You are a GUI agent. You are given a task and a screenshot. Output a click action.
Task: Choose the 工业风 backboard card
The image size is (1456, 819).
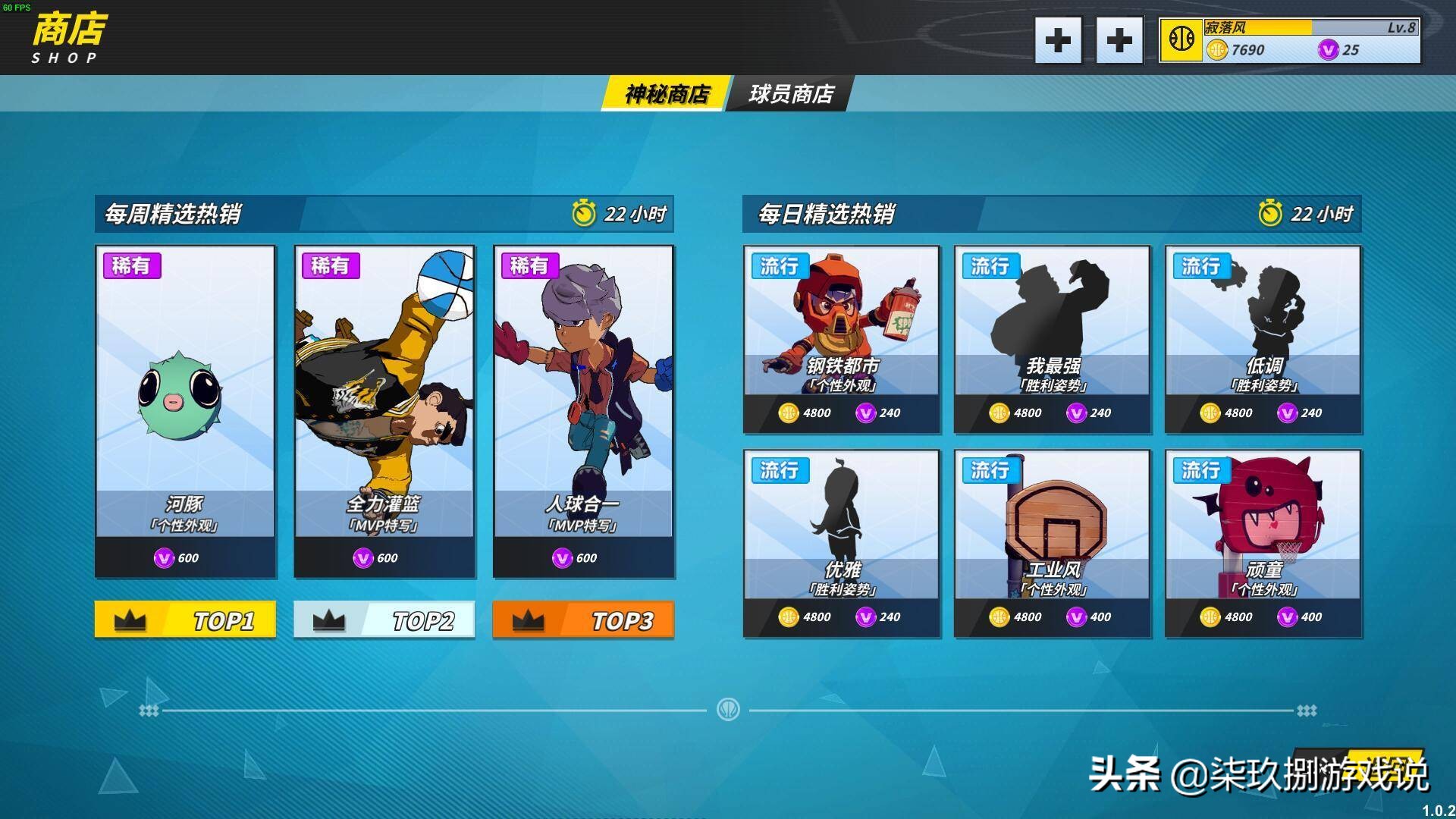tap(1052, 543)
